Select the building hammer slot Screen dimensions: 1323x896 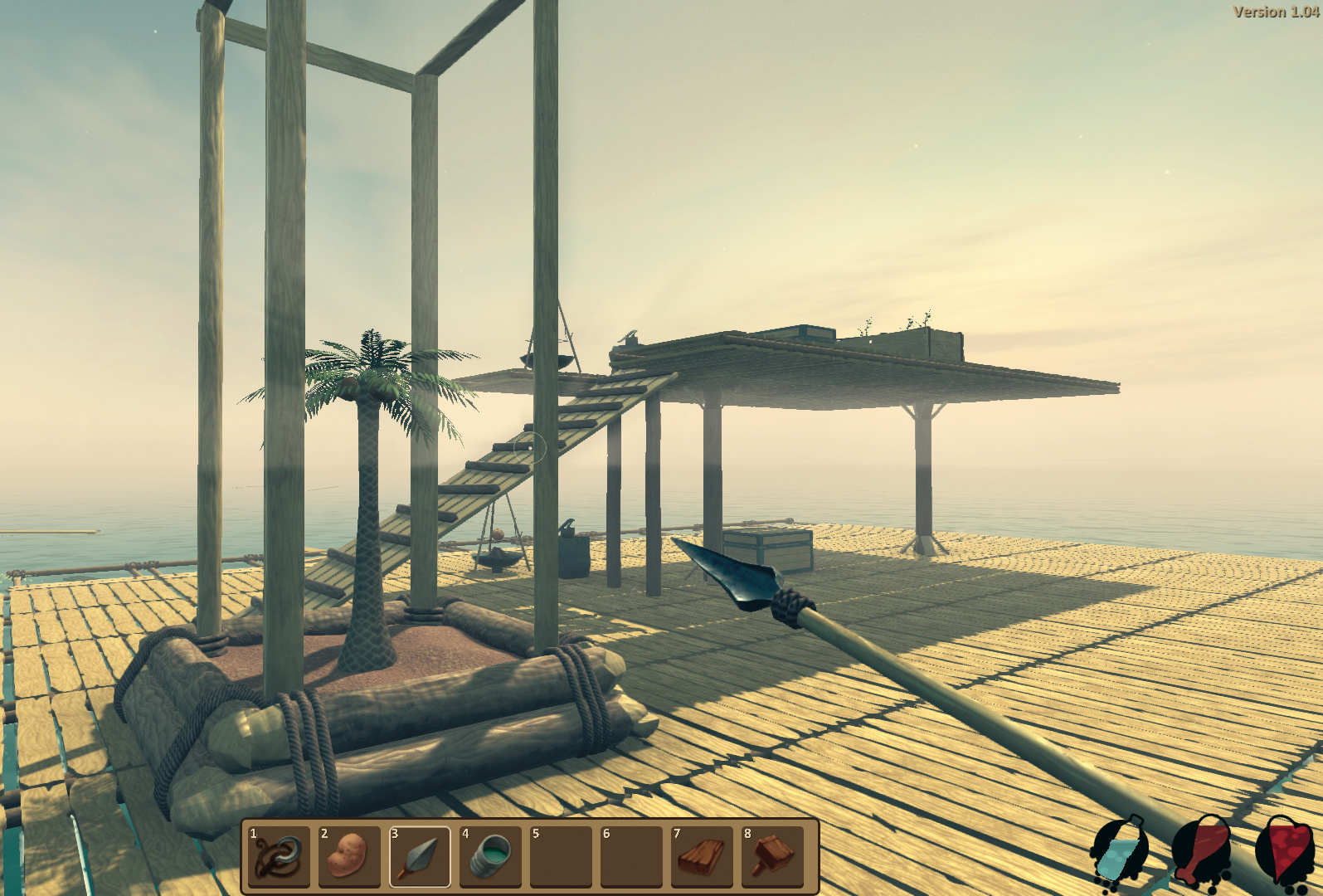coord(772,856)
